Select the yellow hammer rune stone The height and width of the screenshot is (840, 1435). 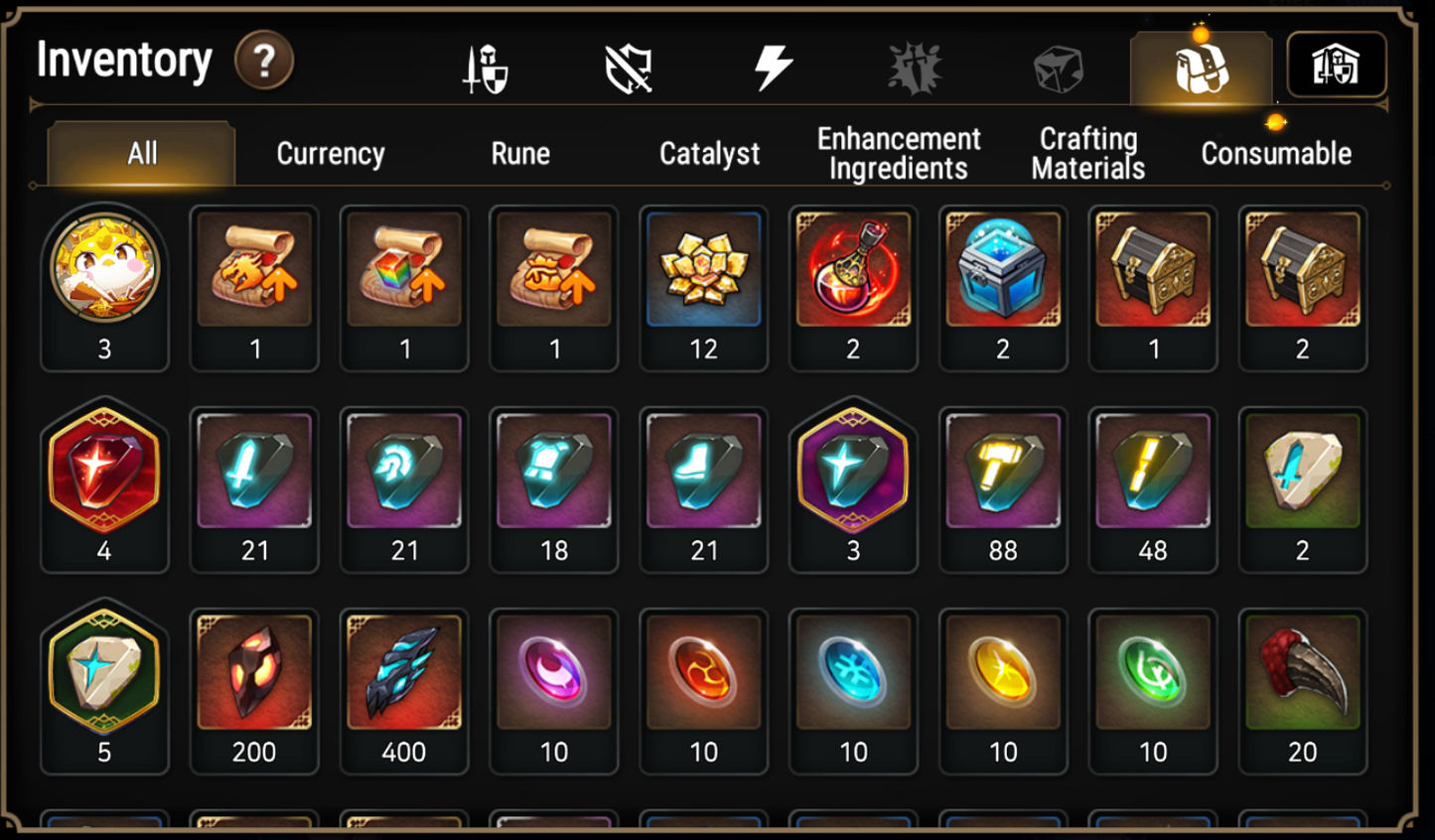click(x=1003, y=472)
